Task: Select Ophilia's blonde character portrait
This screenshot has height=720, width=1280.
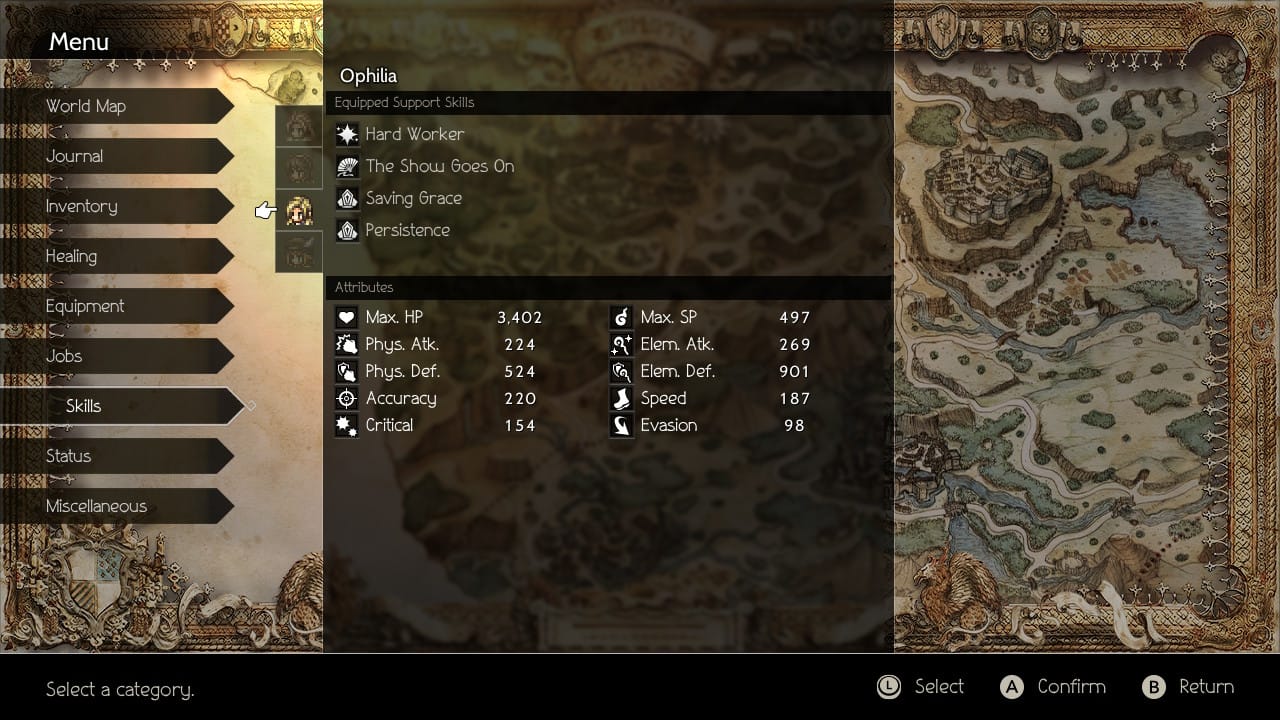Action: (x=299, y=210)
